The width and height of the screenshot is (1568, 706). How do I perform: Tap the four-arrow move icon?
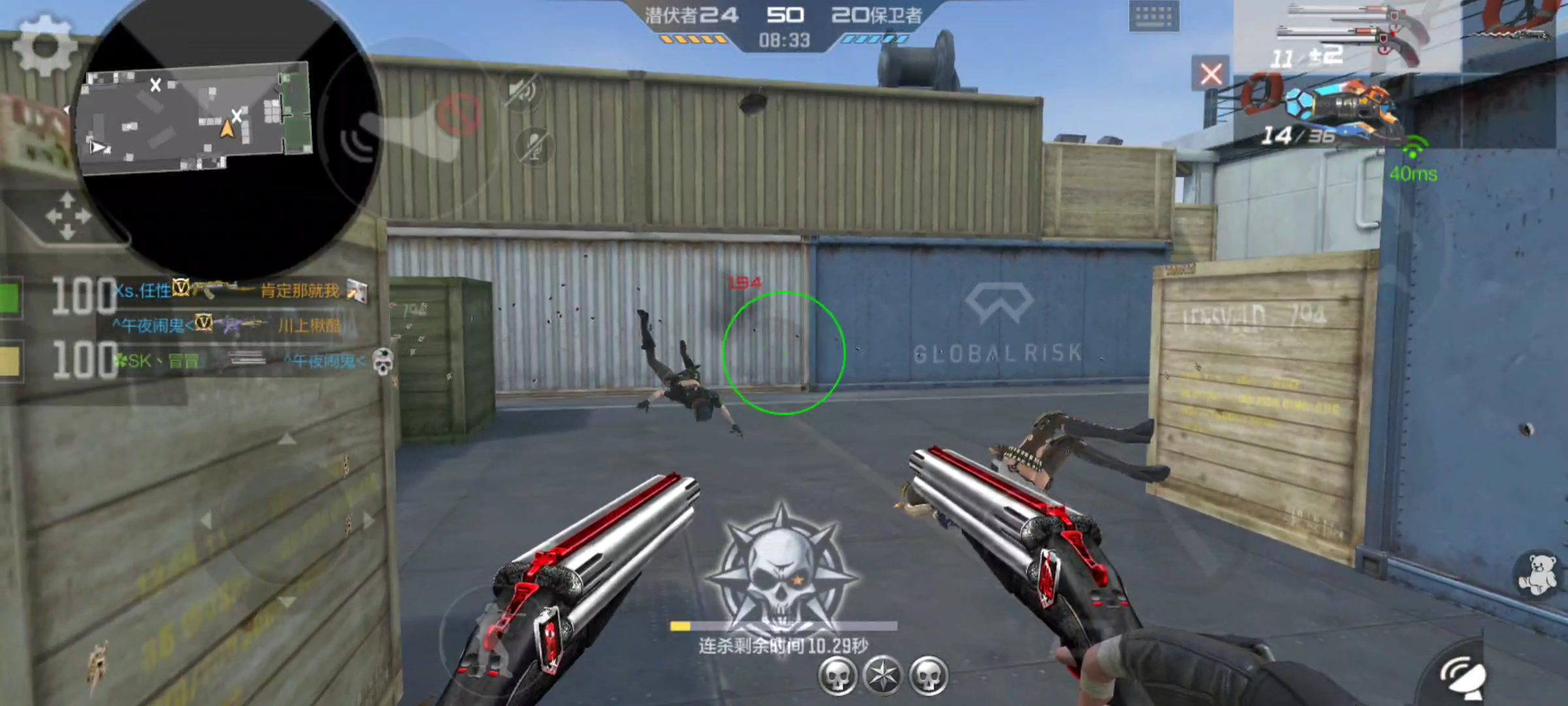click(x=67, y=216)
